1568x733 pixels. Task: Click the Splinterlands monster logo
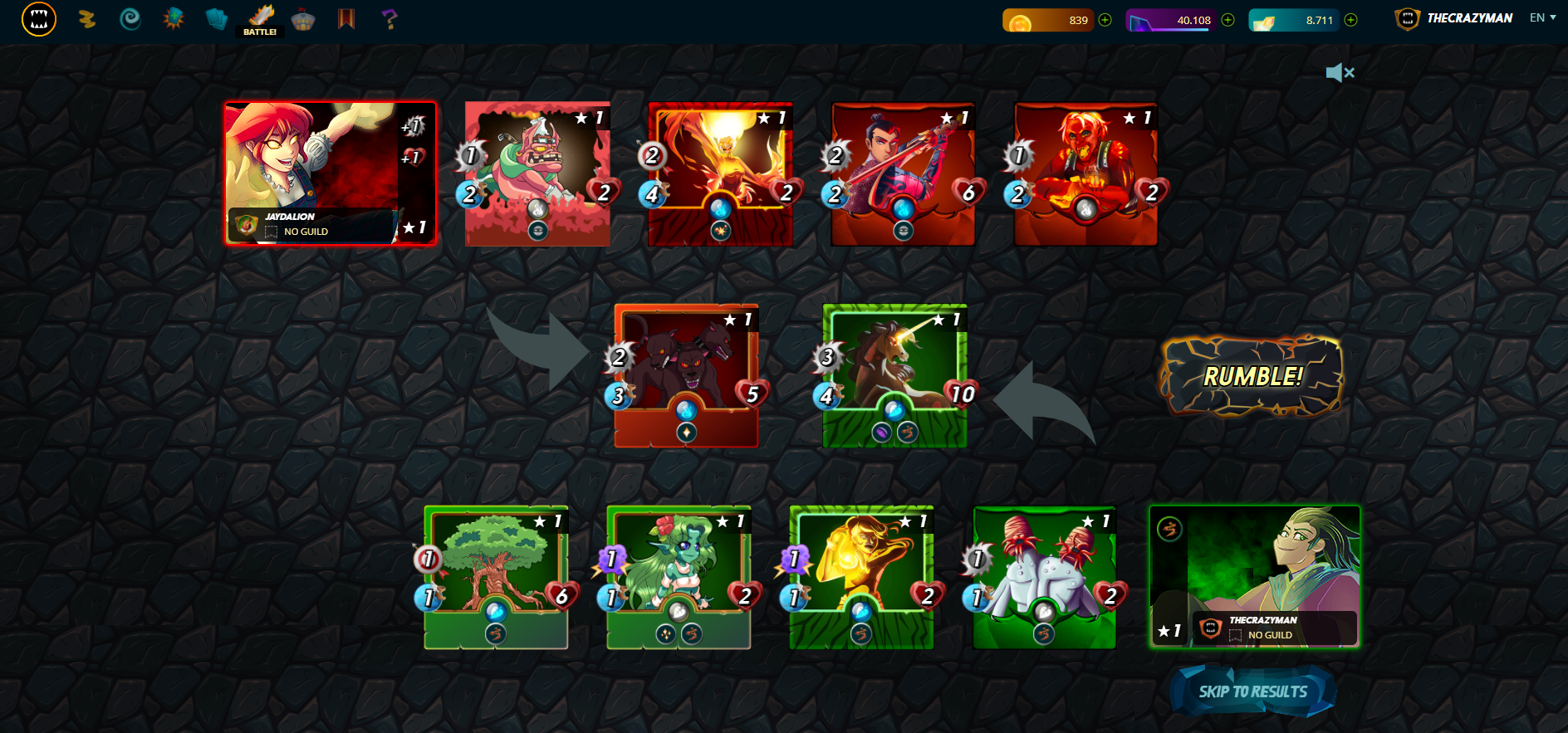point(38,18)
